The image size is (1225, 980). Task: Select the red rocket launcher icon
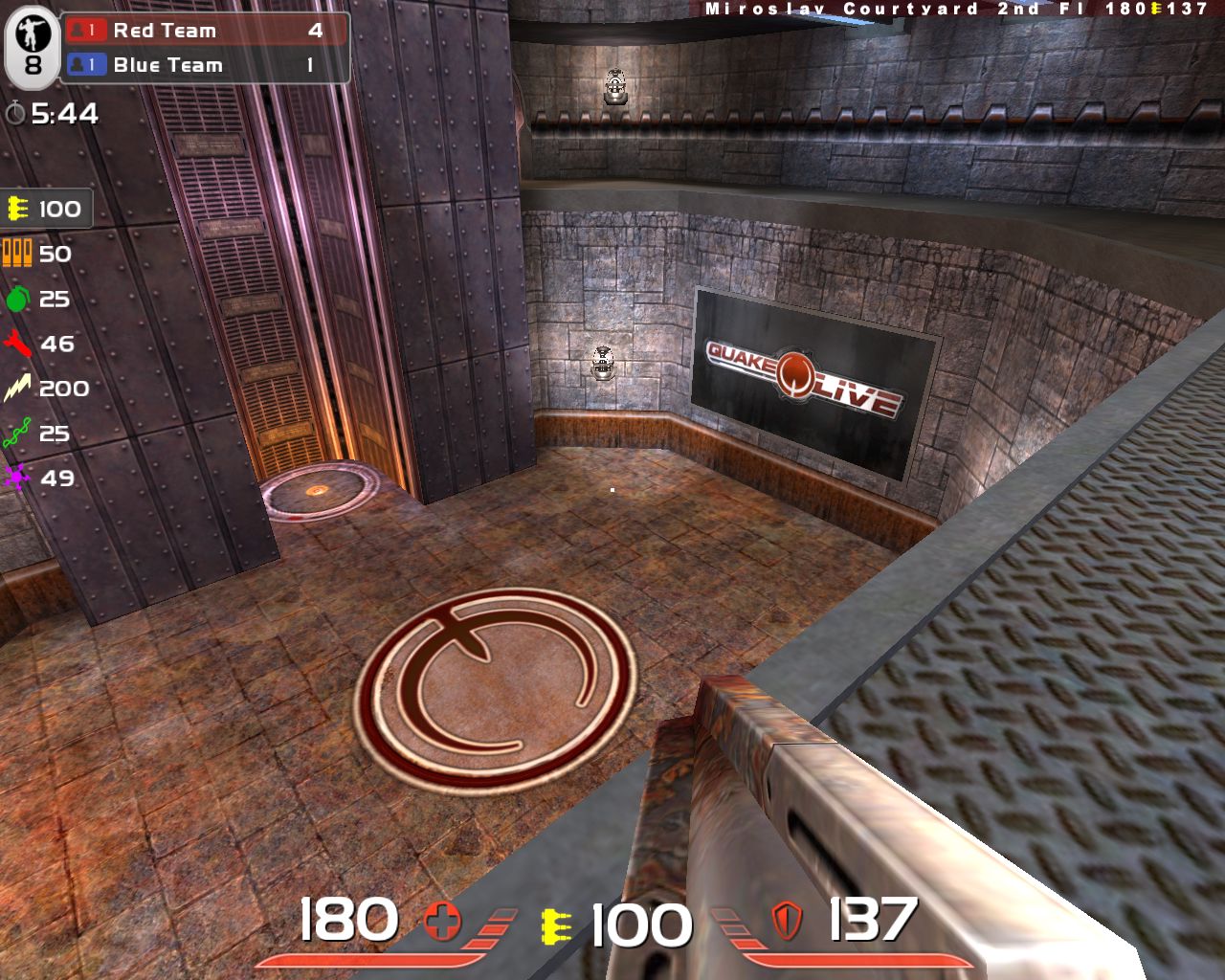point(18,344)
